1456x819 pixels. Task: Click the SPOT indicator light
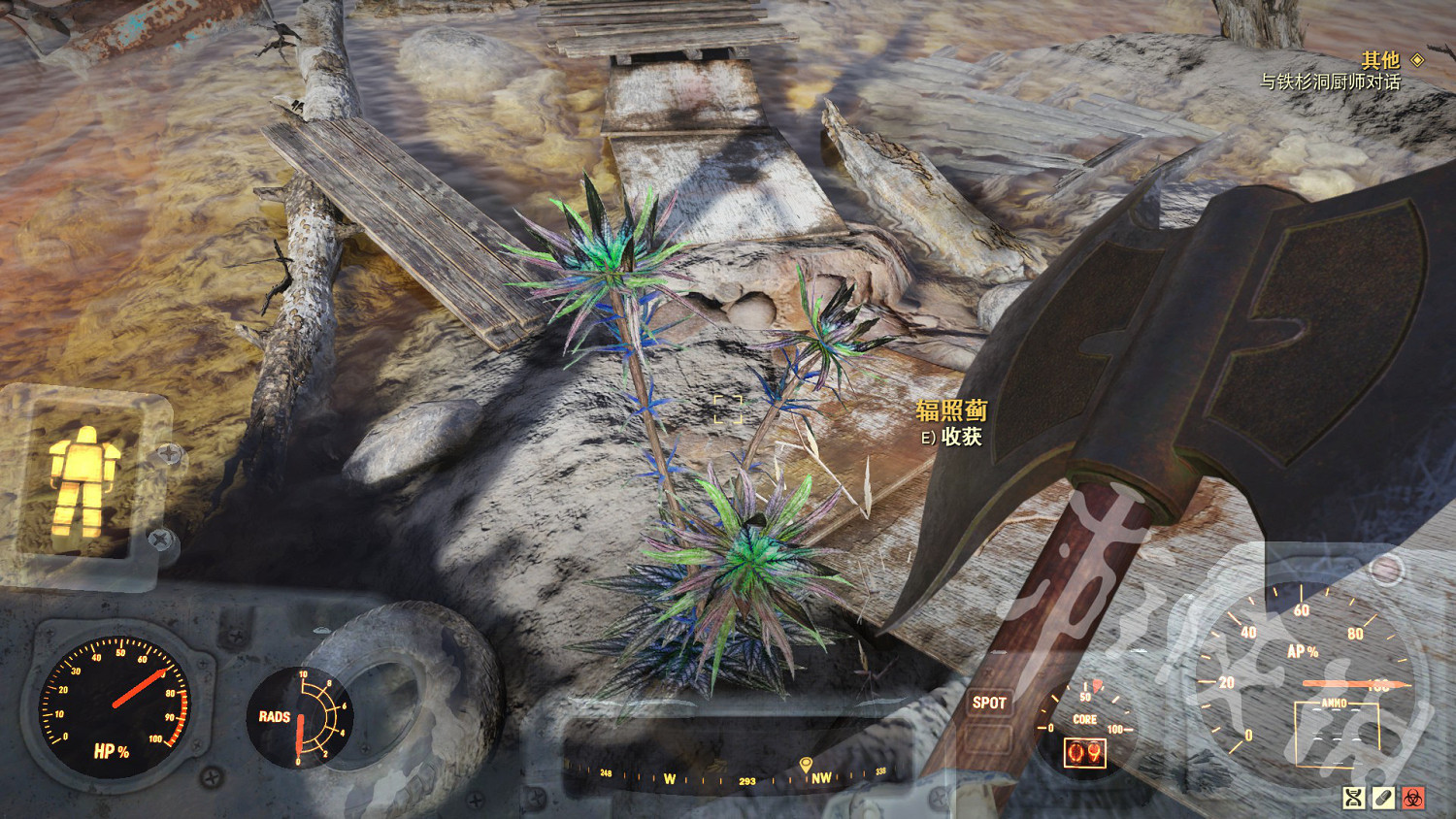click(x=989, y=703)
